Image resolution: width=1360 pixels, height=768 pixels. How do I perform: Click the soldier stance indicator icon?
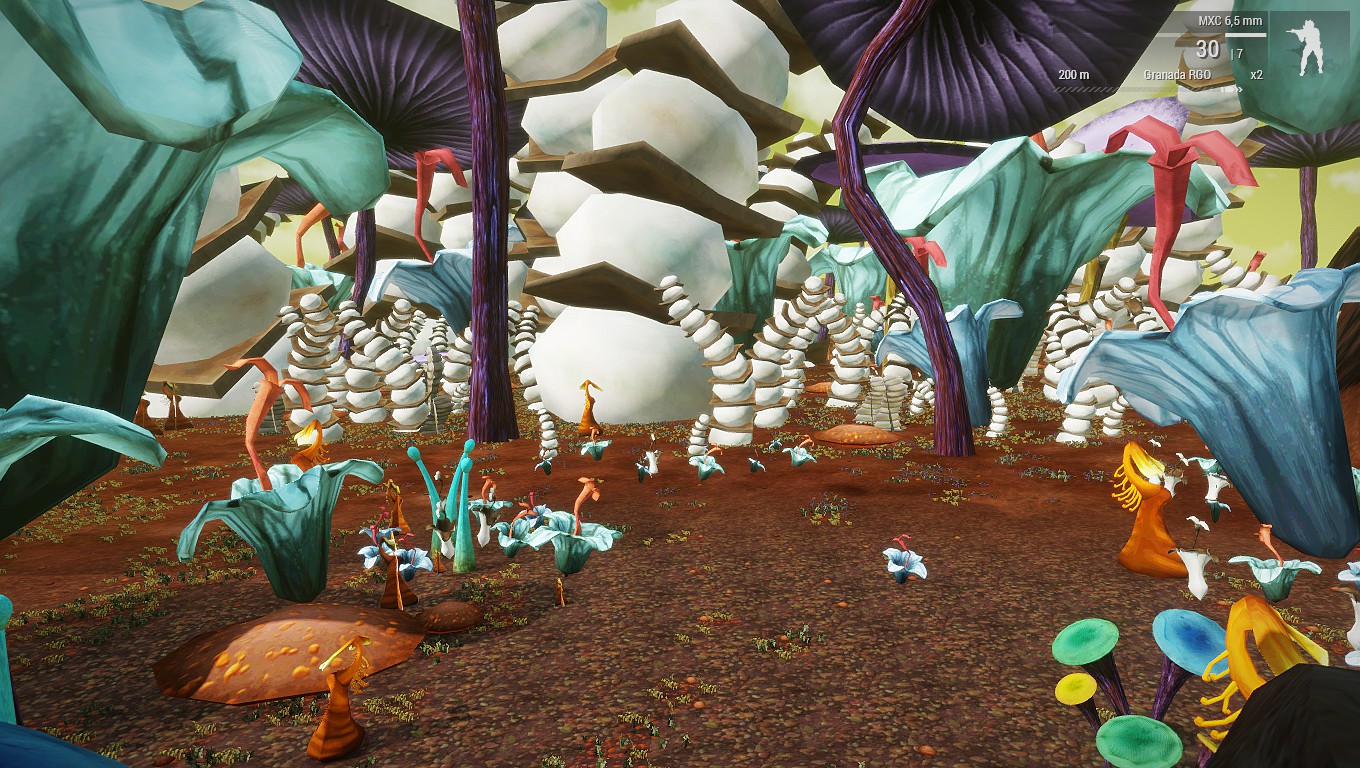[1307, 47]
